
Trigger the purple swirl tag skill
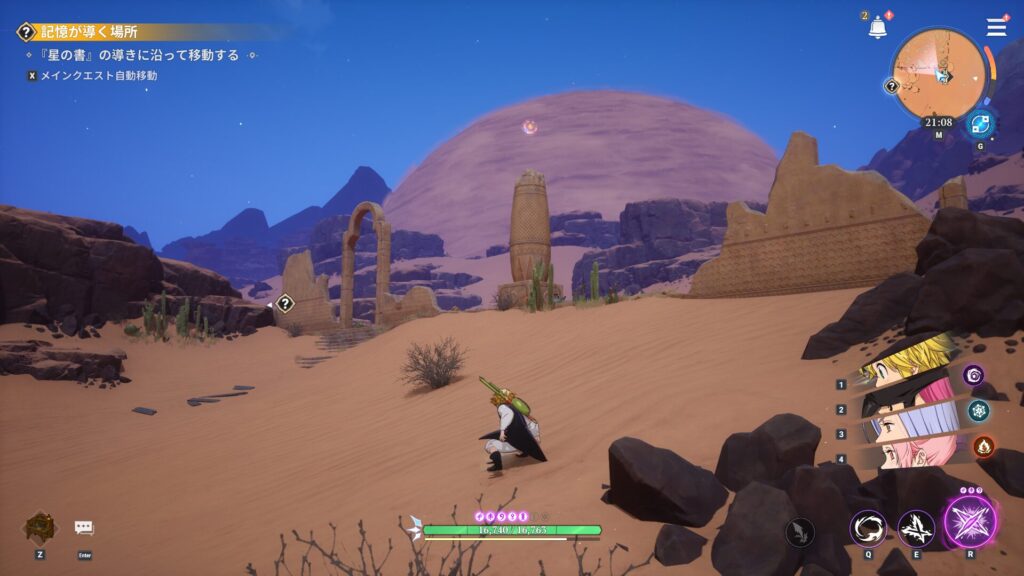(x=974, y=375)
